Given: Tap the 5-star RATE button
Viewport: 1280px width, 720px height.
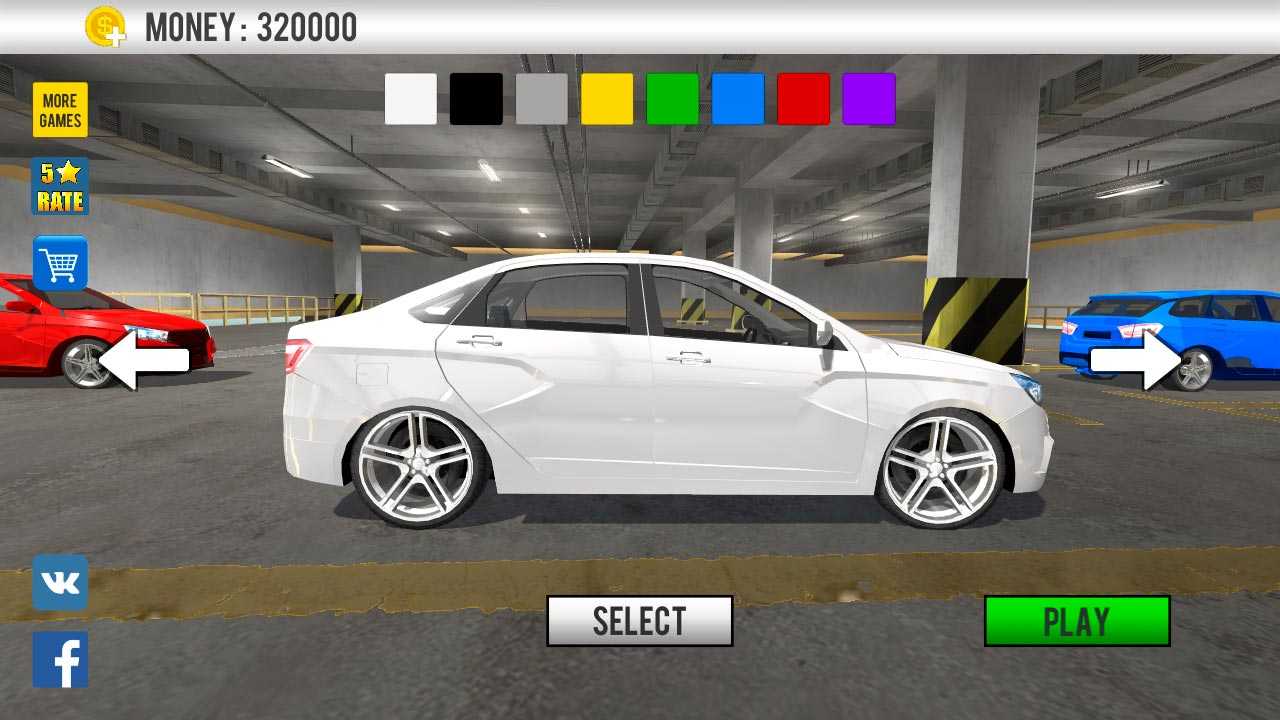Looking at the screenshot, I should tap(60, 186).
